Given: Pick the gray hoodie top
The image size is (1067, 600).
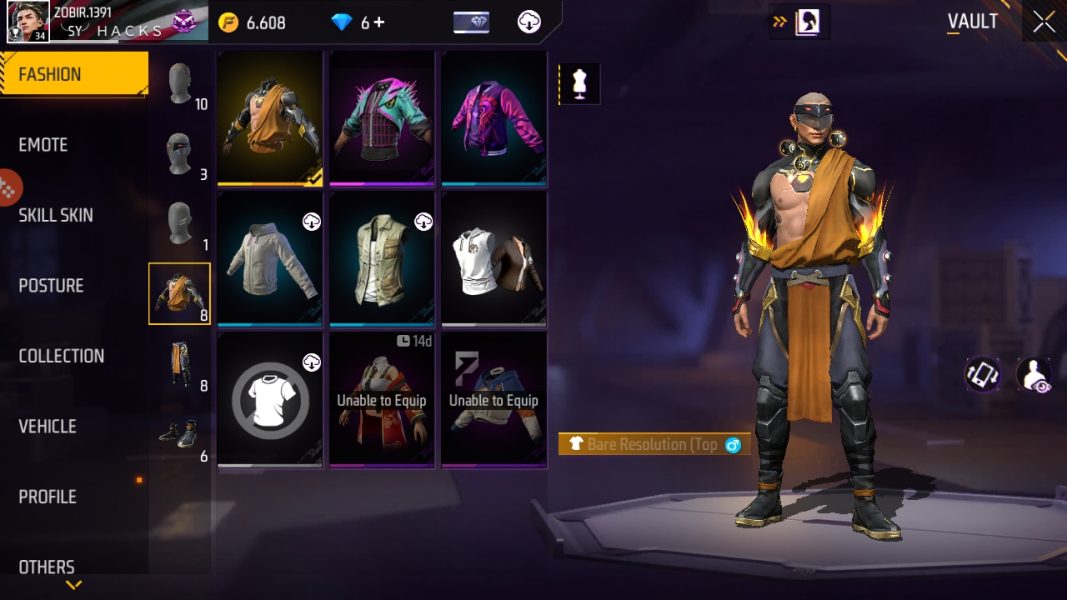Looking at the screenshot, I should [270, 260].
